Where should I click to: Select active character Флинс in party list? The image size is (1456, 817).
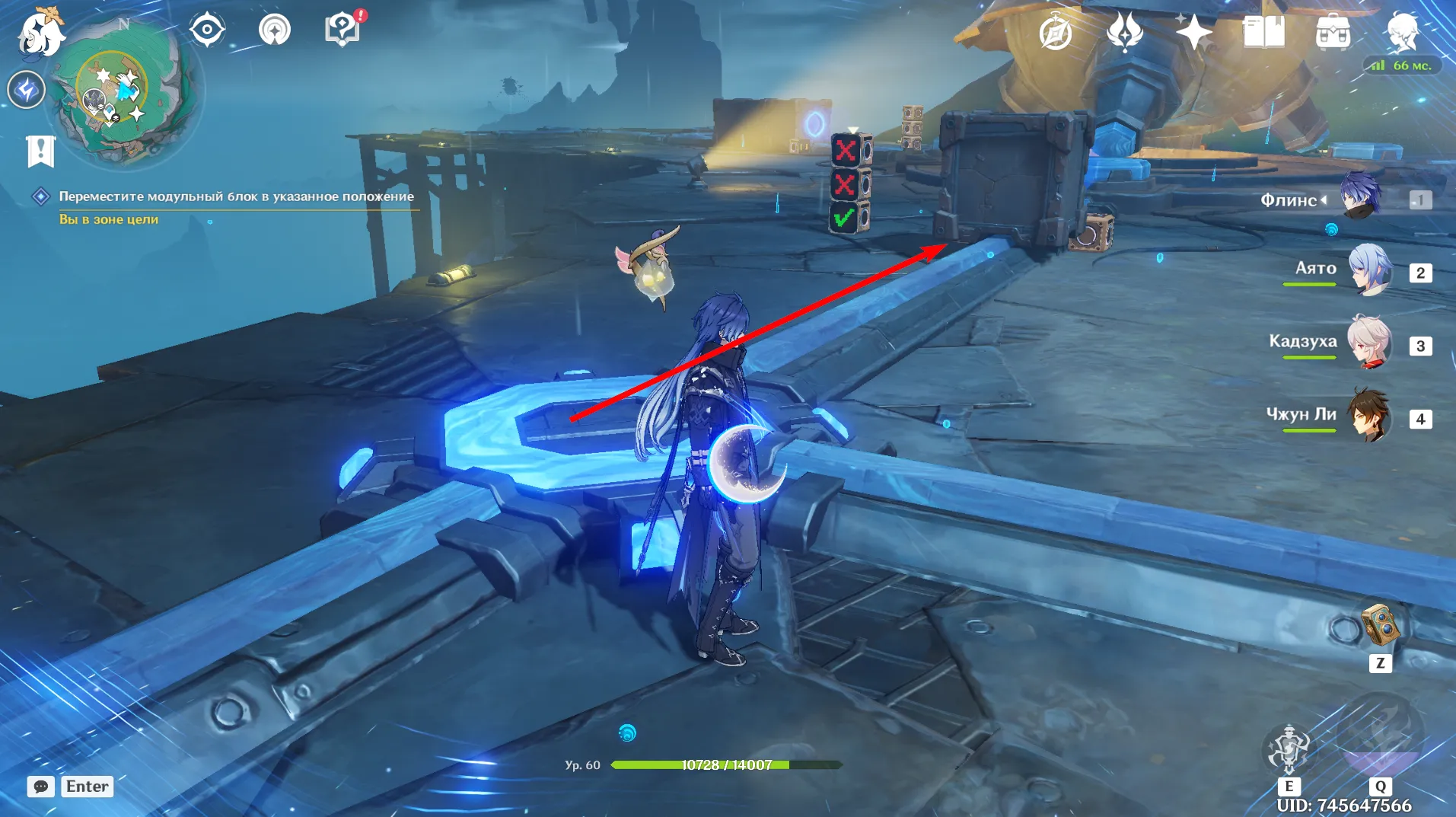[x=1359, y=196]
